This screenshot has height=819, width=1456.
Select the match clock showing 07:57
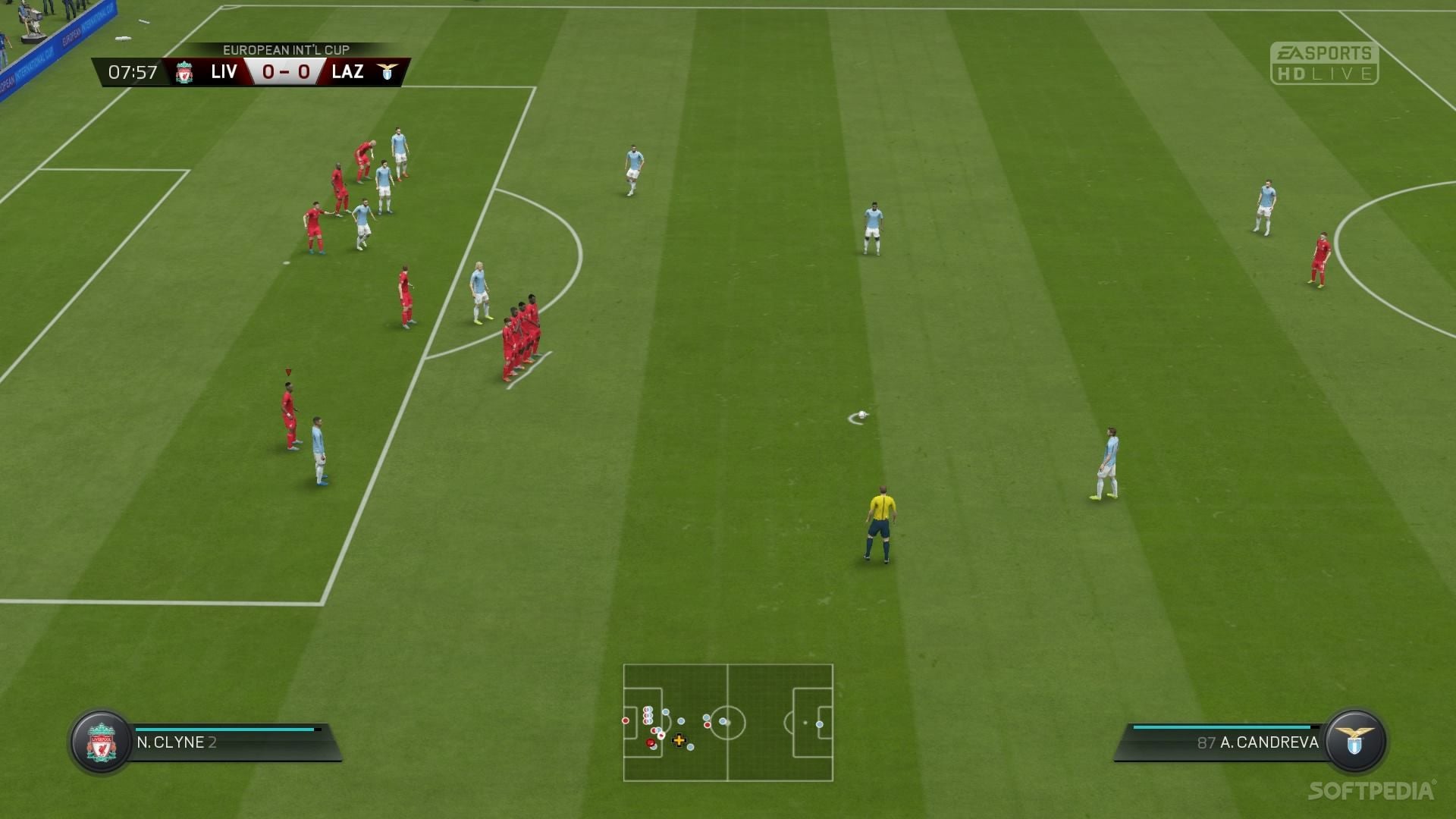(133, 73)
